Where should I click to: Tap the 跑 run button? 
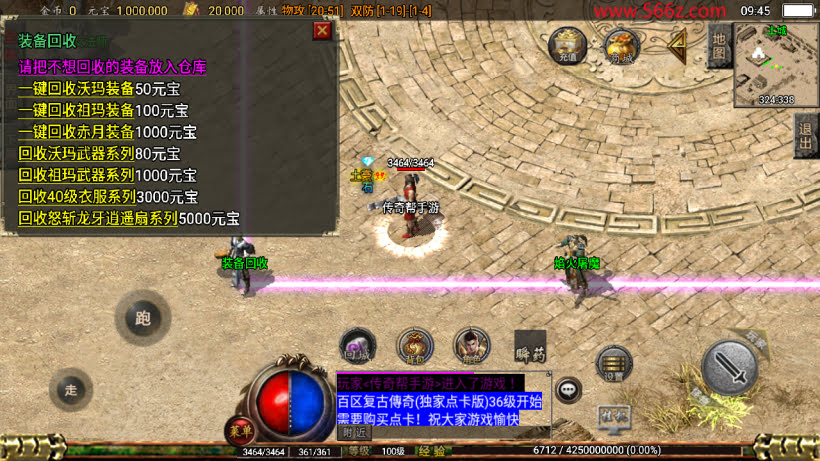(x=143, y=319)
